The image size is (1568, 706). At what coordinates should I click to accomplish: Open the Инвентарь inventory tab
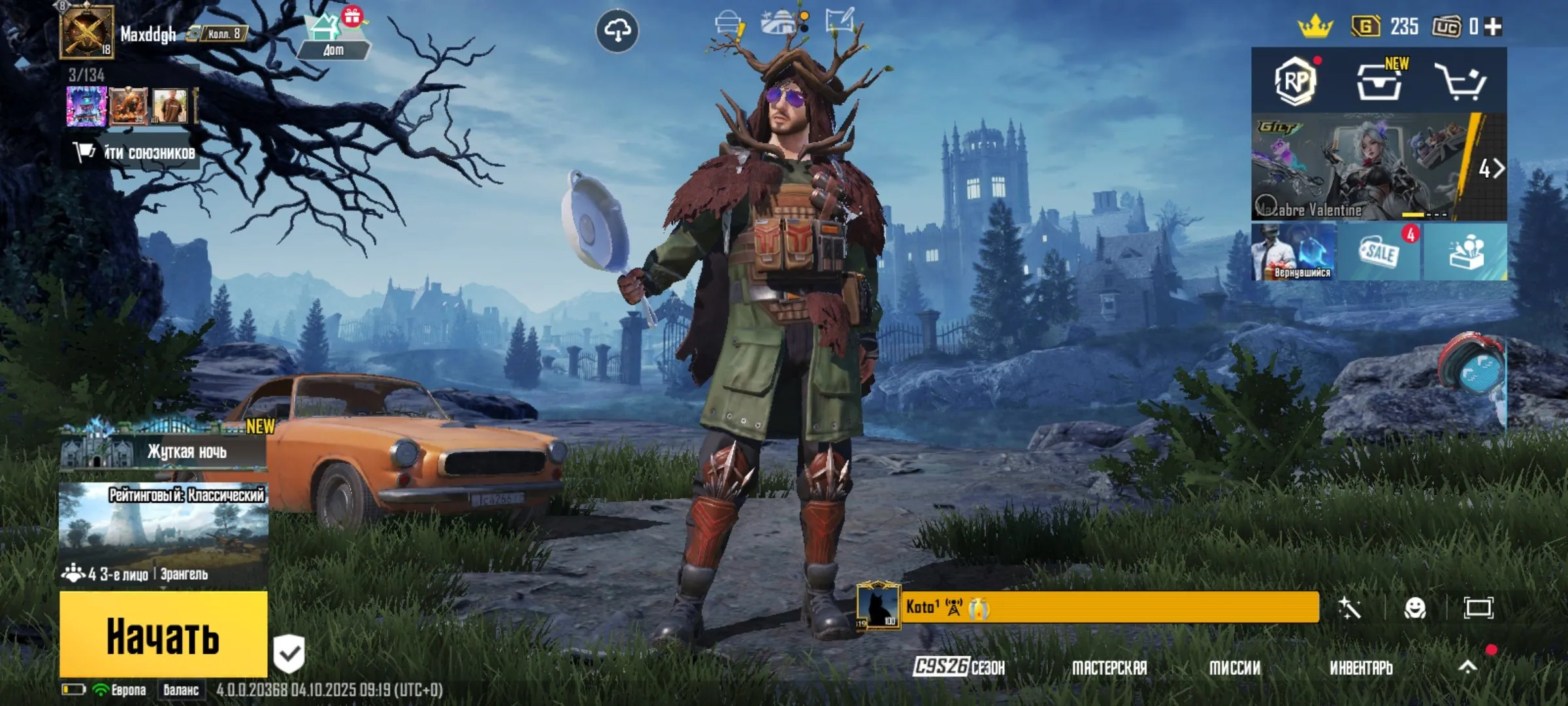point(1361,667)
